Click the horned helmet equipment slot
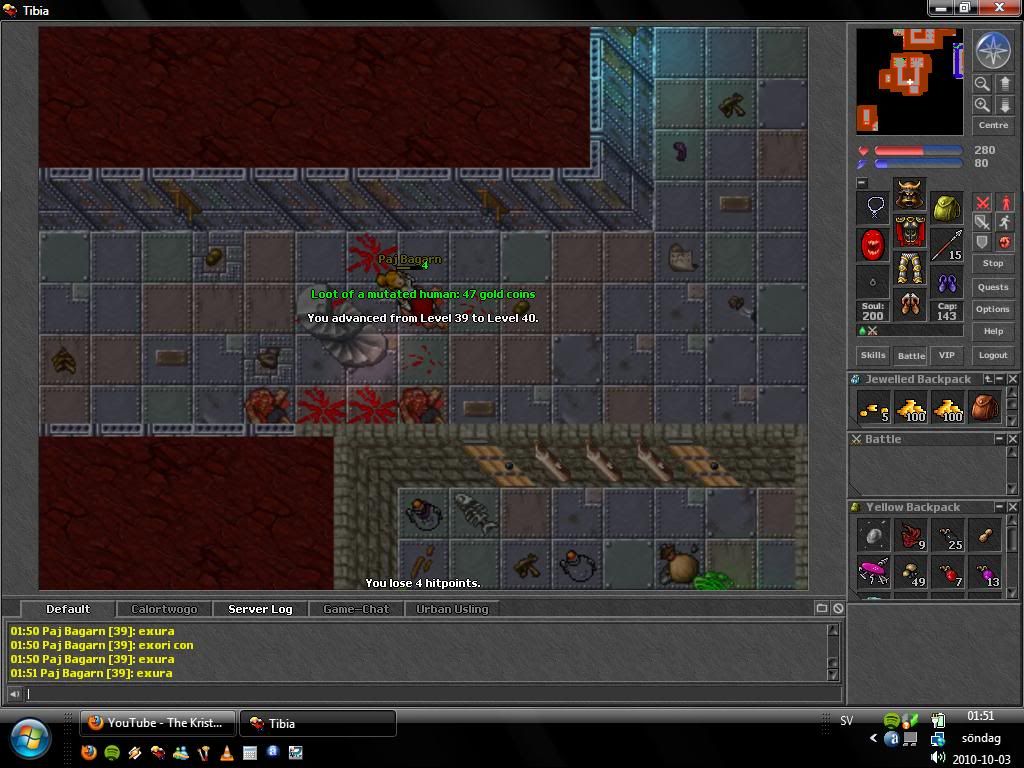Screen dimensions: 1024x768 (x=909, y=194)
